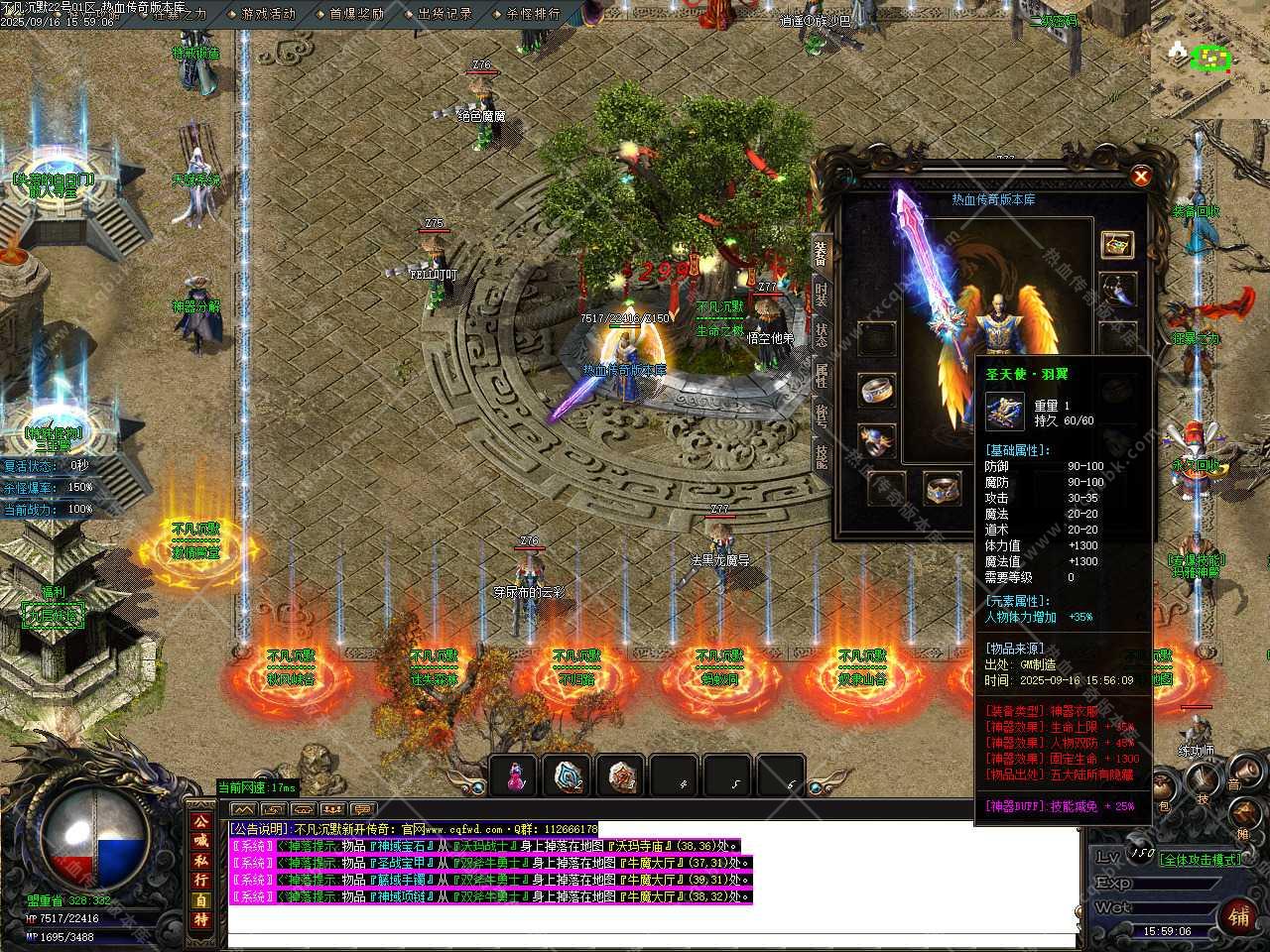Select the 私 private chat channel
1270x952 pixels.
tap(201, 860)
